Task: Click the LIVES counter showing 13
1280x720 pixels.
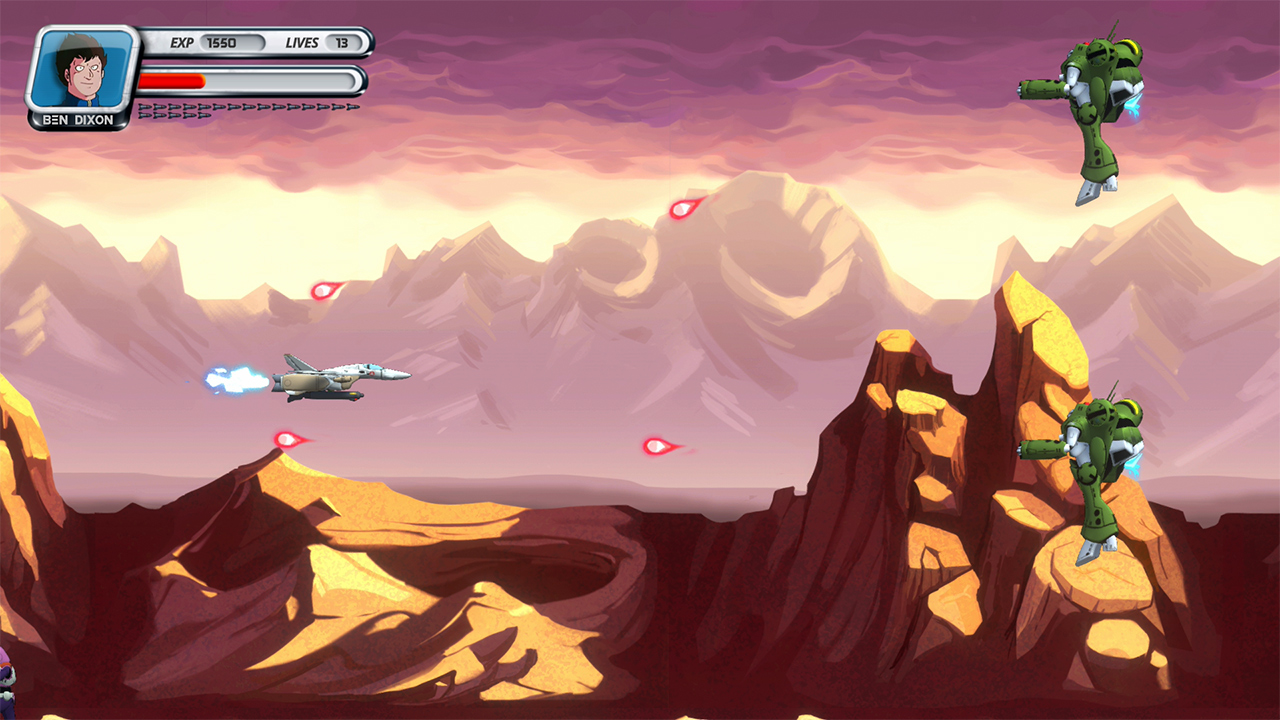Action: (x=339, y=43)
